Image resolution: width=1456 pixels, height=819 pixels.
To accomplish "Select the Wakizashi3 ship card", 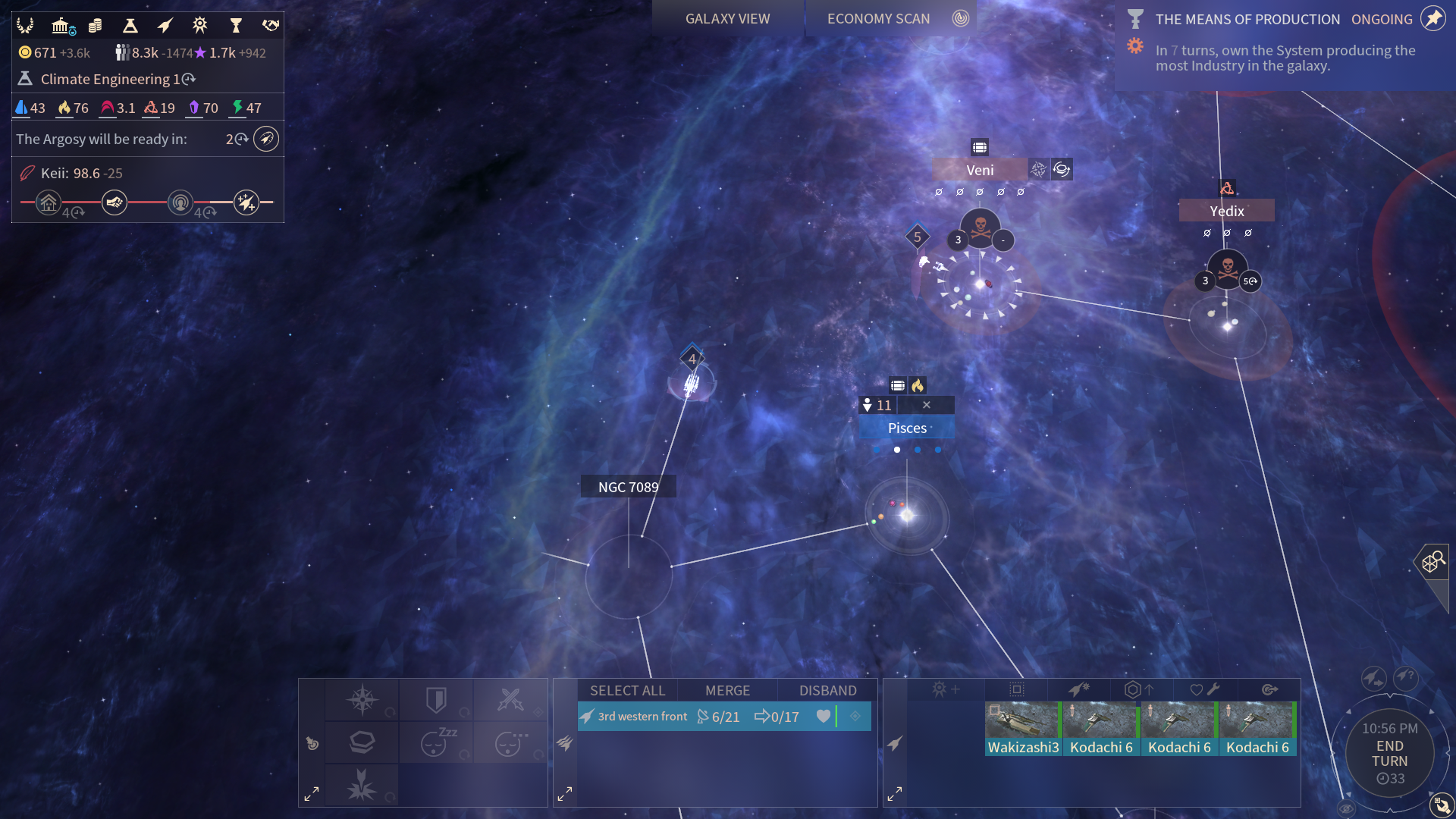I will point(1023,728).
